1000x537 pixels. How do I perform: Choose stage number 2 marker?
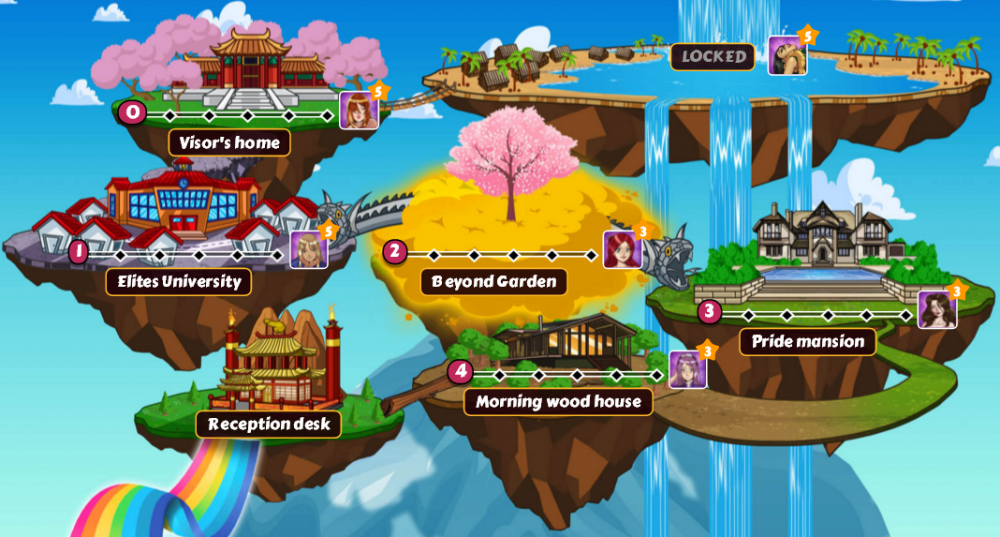pyautogui.click(x=395, y=252)
